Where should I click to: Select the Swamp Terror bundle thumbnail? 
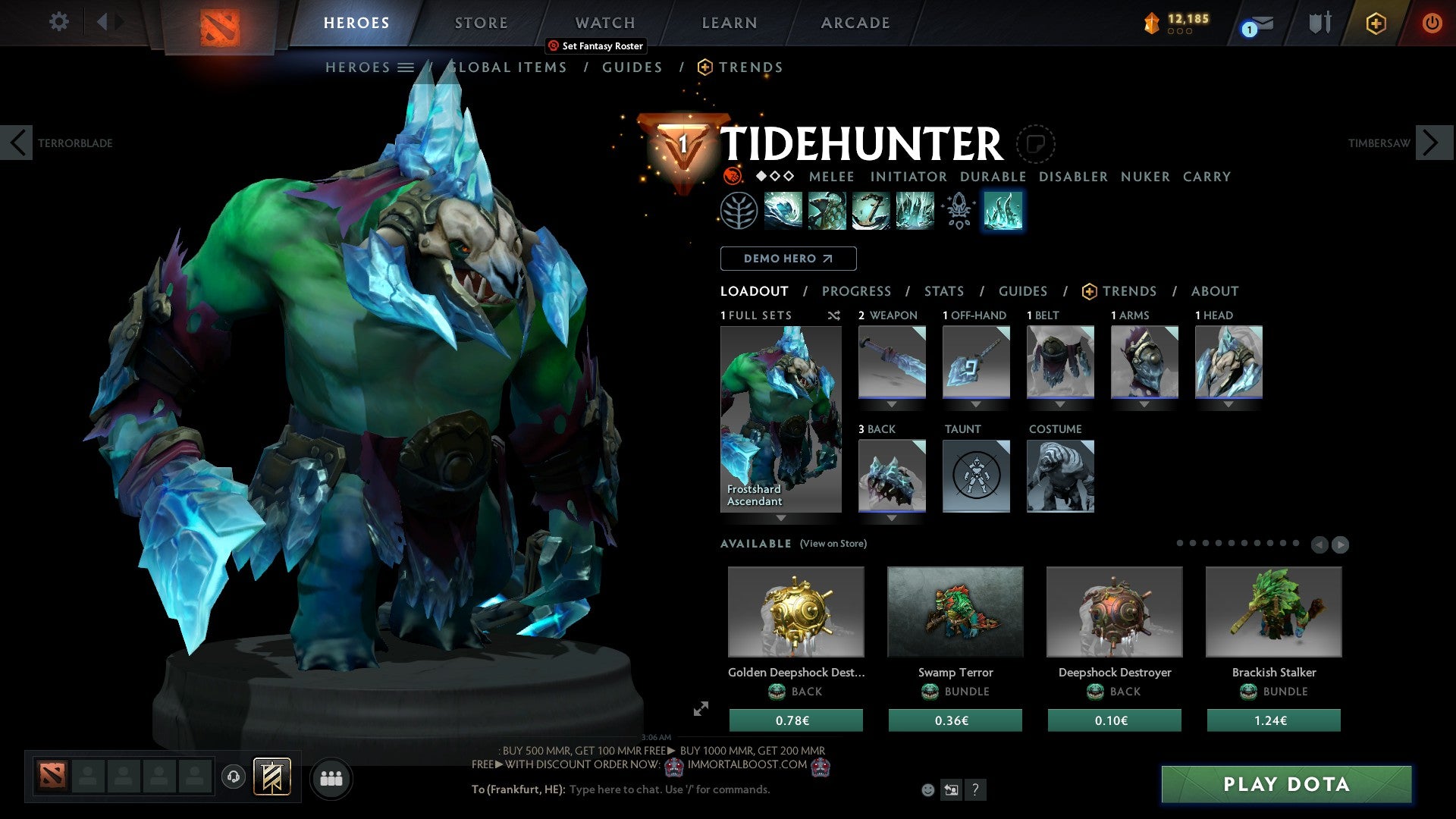click(x=955, y=612)
